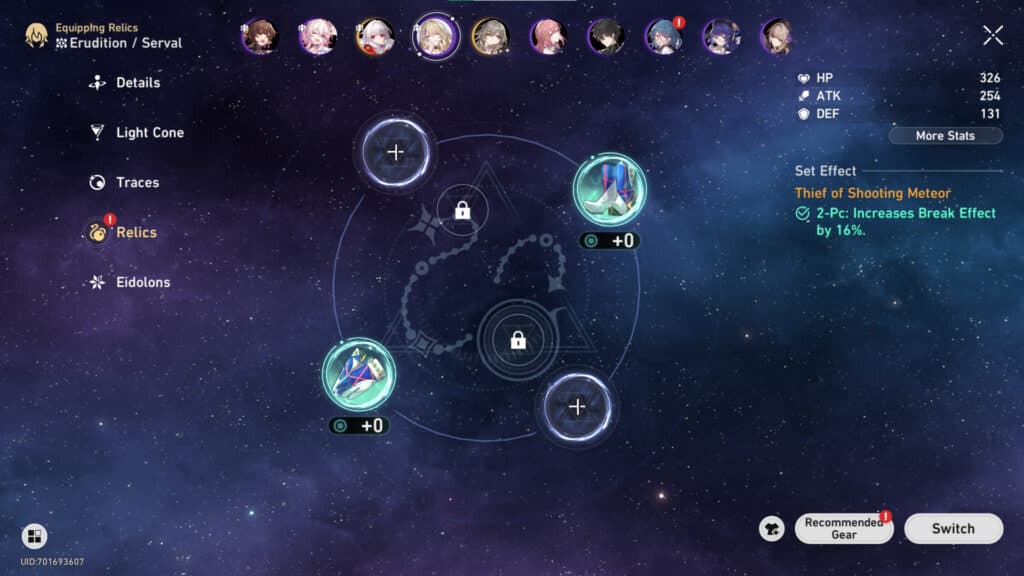Image resolution: width=1024 pixels, height=576 pixels.
Task: Open More Stats
Action: coord(944,136)
